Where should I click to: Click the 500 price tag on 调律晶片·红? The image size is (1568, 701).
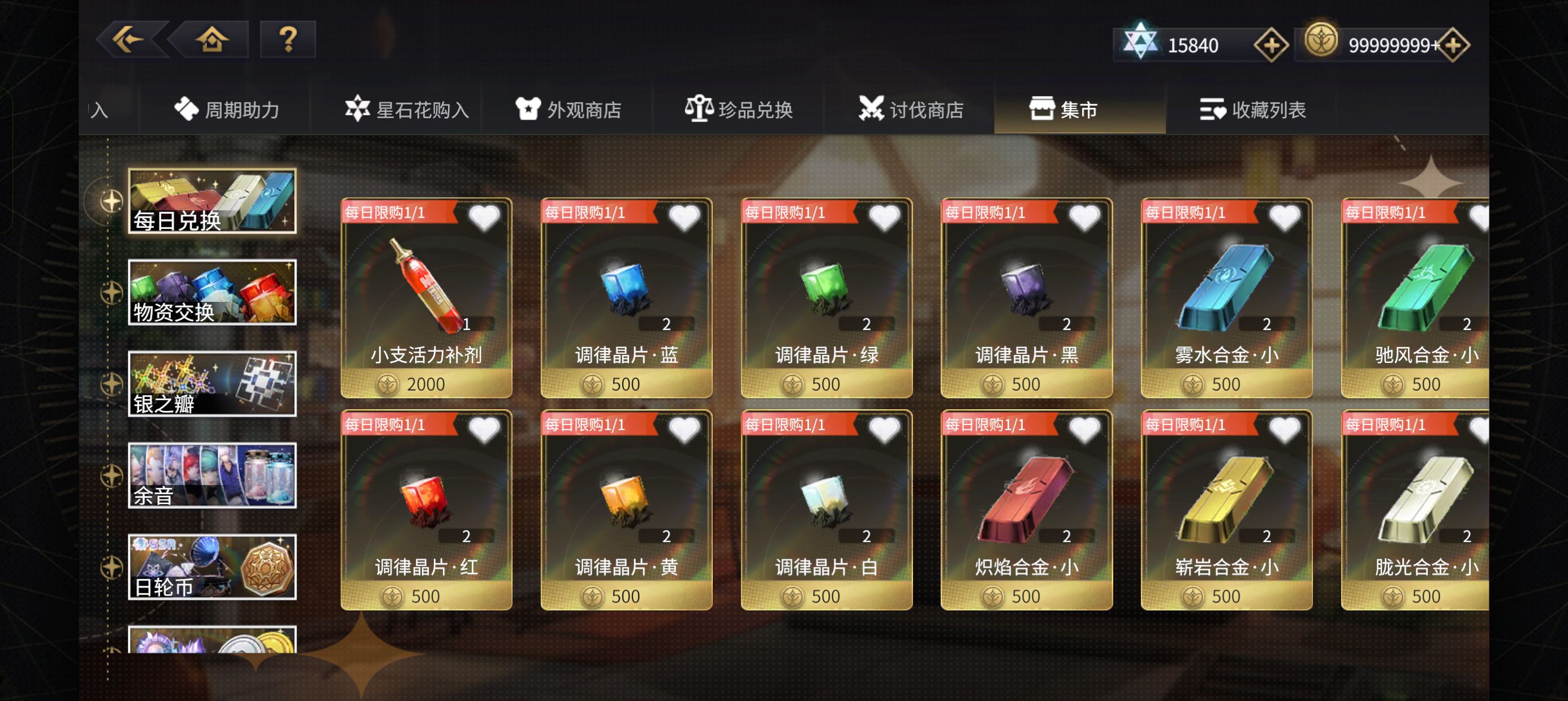tap(426, 596)
